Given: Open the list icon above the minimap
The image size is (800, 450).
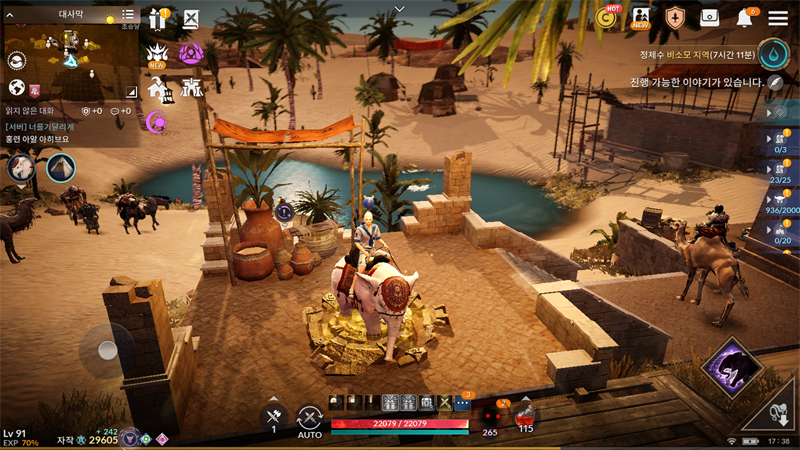Looking at the screenshot, I should (128, 16).
